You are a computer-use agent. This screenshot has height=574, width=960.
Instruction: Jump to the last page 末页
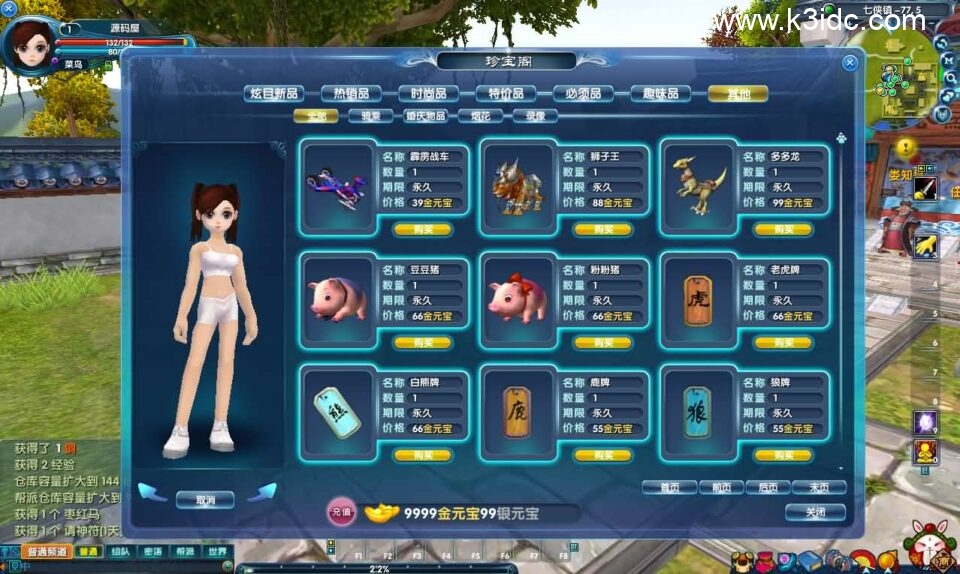coord(818,488)
